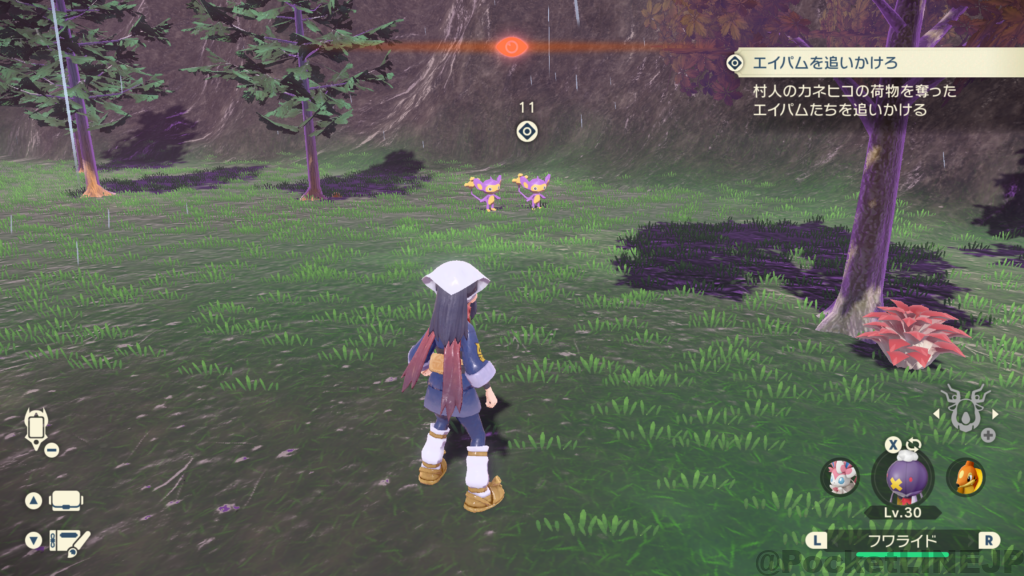
Task: Select the Drifblim Lv.30 party icon
Action: click(x=902, y=475)
